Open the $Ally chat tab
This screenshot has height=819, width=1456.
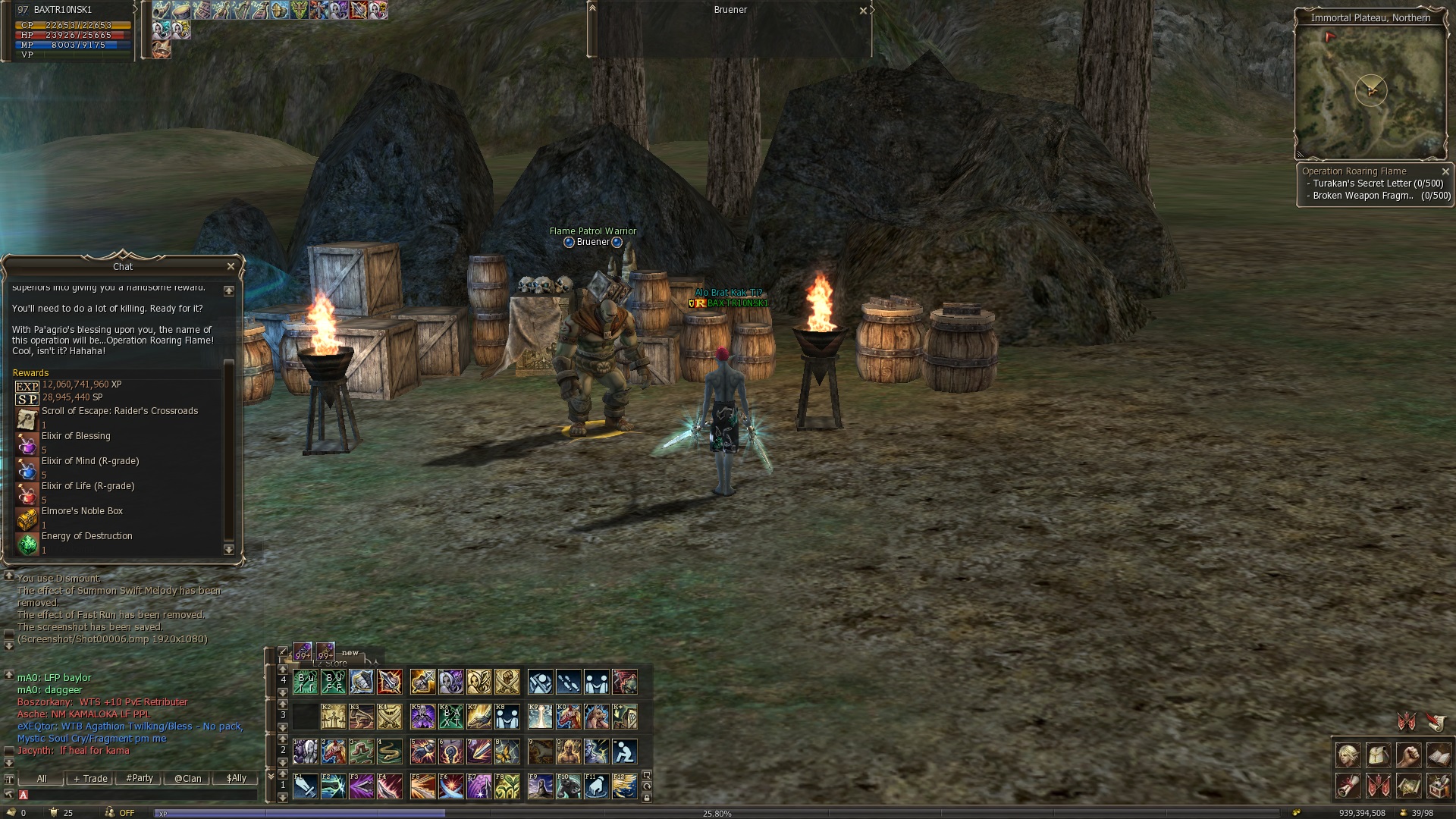tap(237, 779)
